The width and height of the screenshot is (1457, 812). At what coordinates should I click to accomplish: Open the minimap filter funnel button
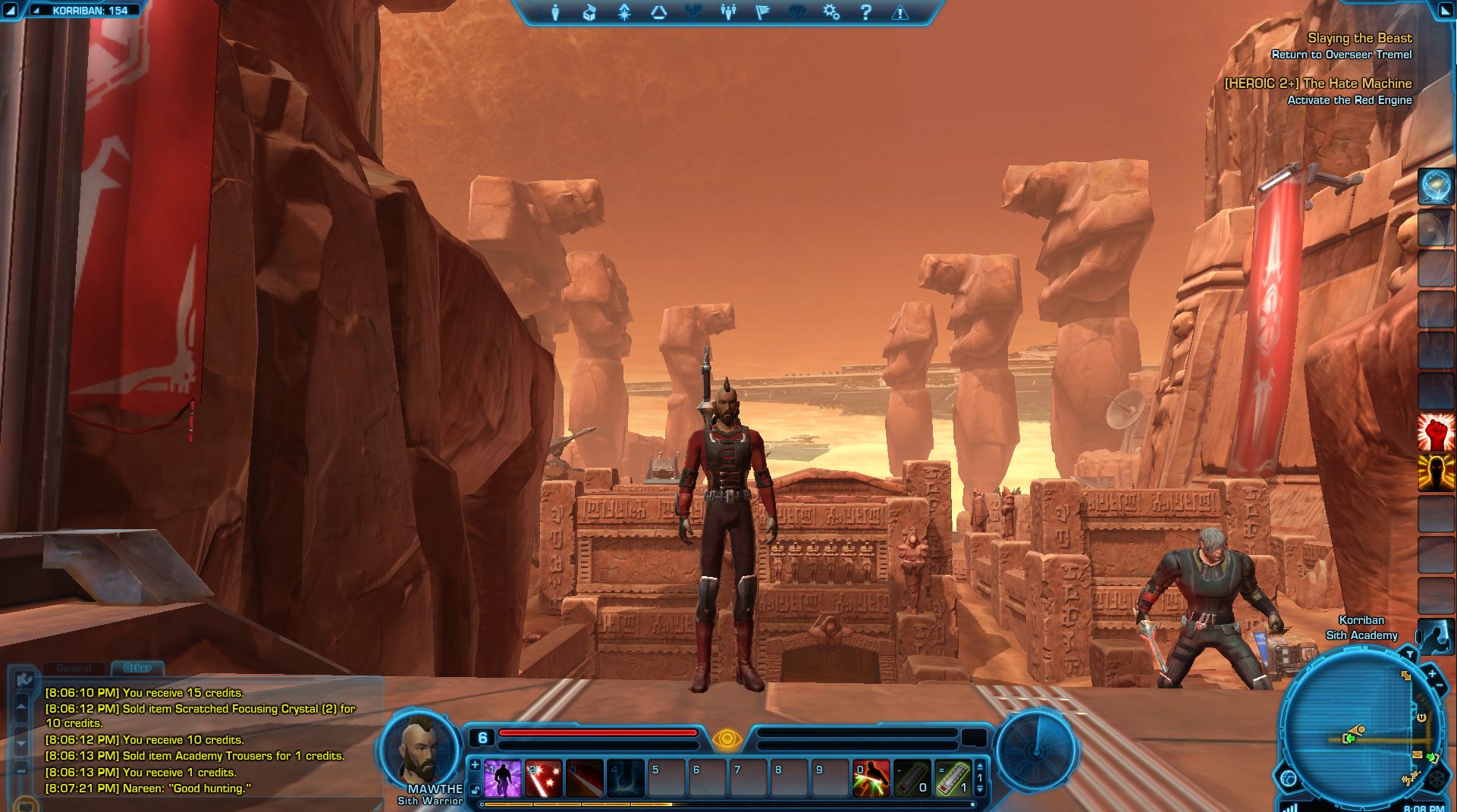click(1409, 654)
